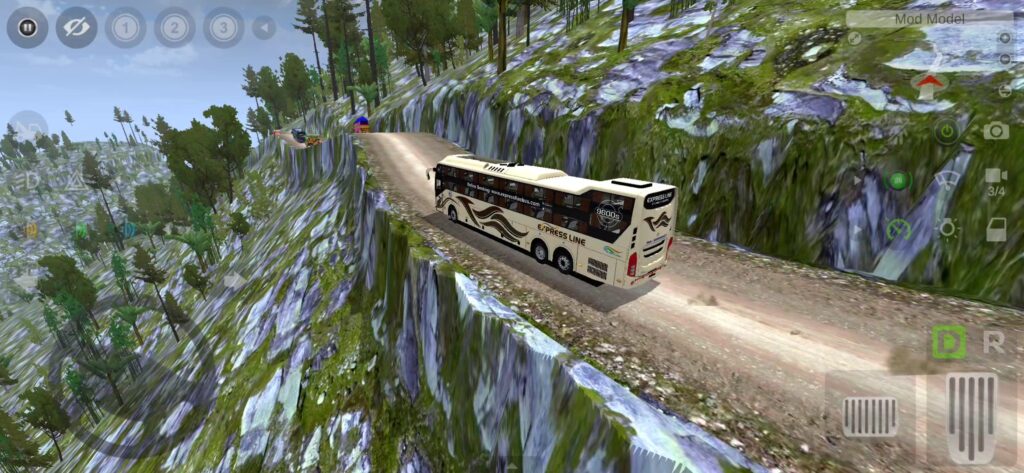This screenshot has height=473, width=1024.
Task: Hide the HUD with the crossed-eye icon
Action: [76, 27]
